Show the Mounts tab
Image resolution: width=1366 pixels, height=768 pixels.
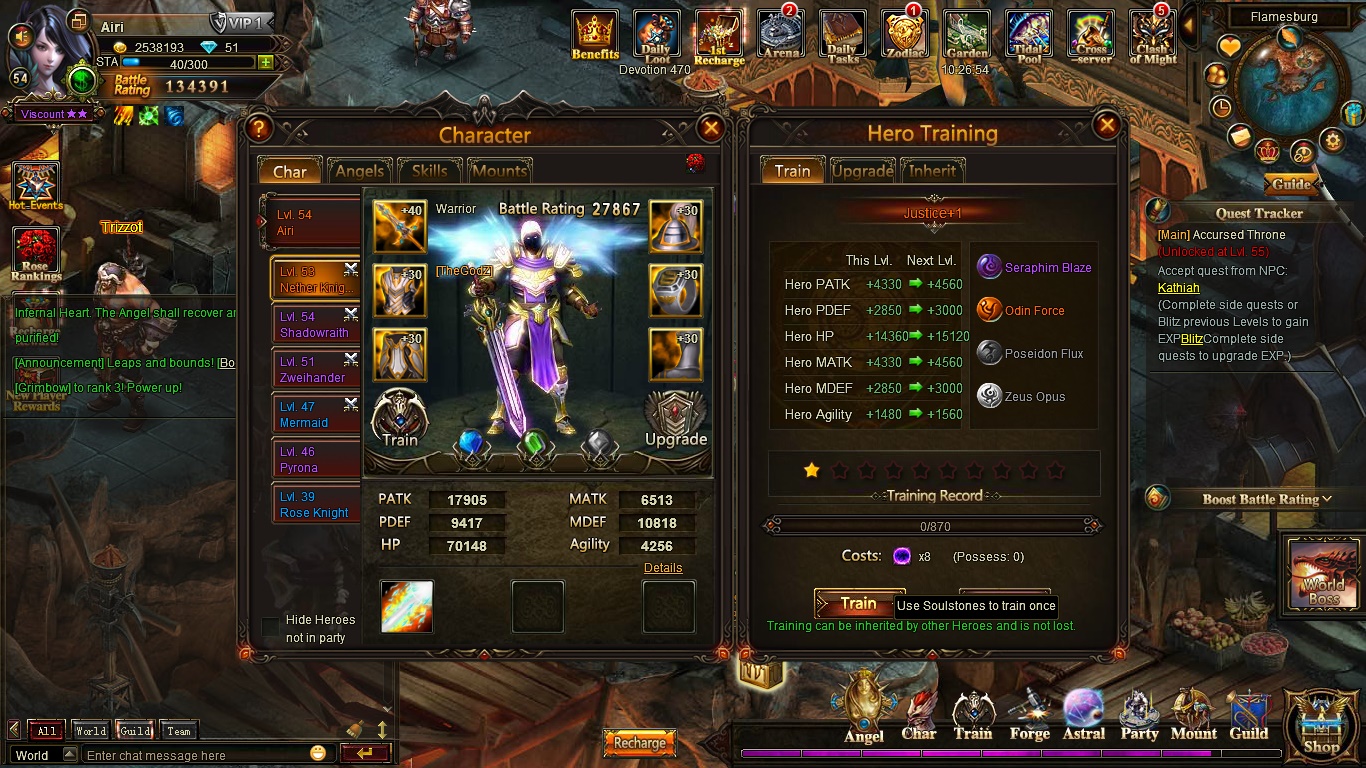coord(499,171)
